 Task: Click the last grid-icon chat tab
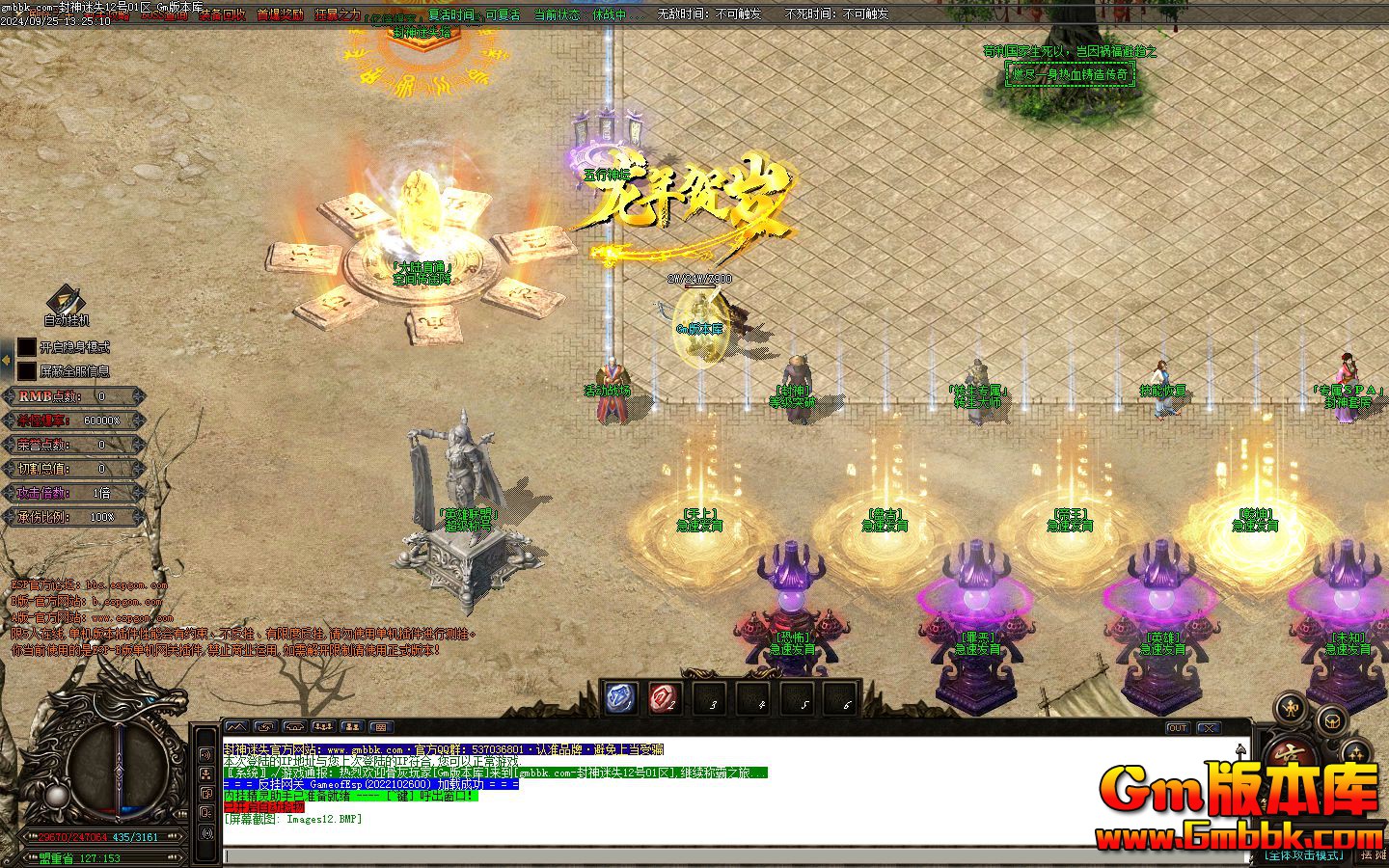click(381, 727)
